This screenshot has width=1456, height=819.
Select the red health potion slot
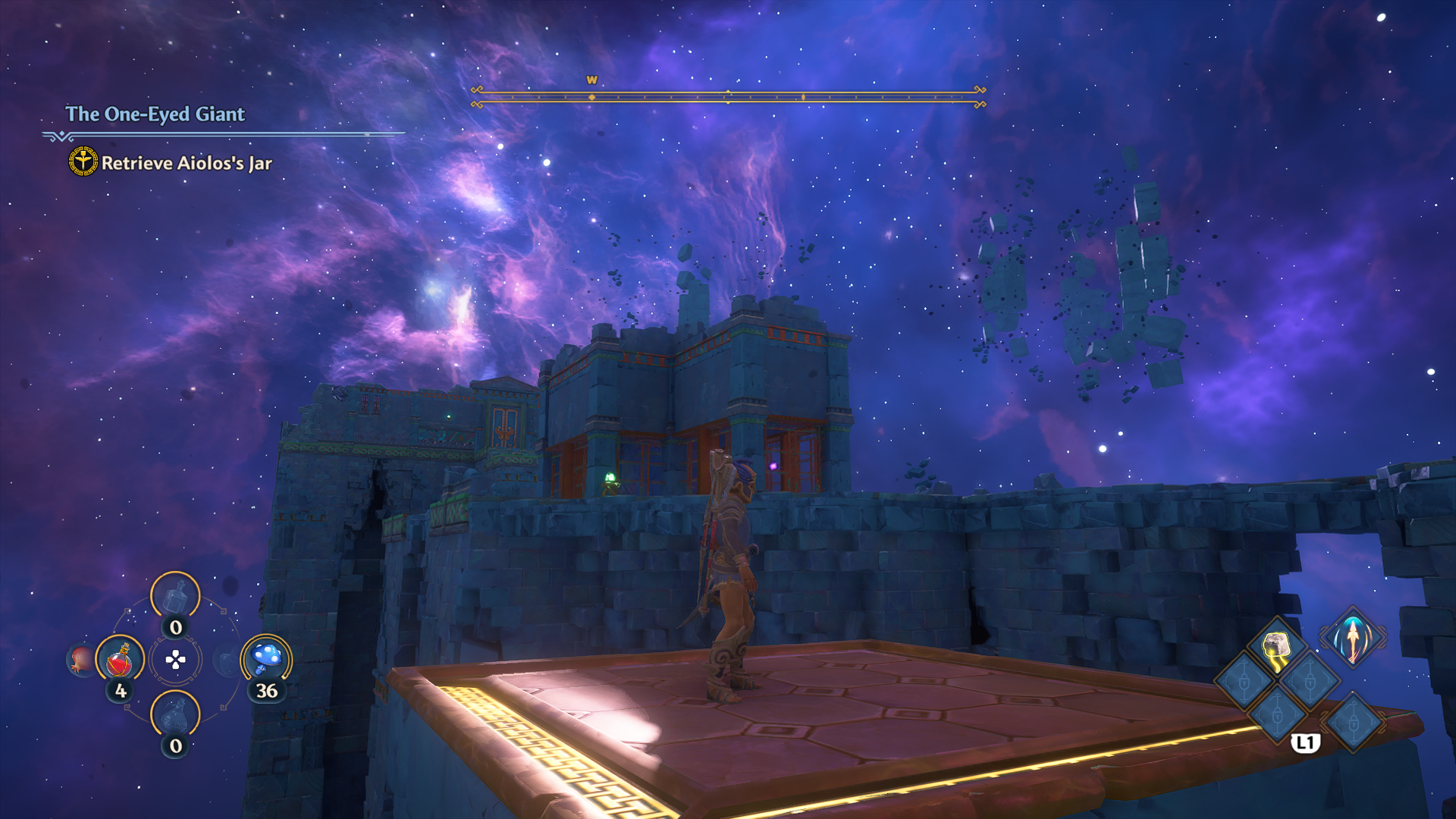point(120,659)
